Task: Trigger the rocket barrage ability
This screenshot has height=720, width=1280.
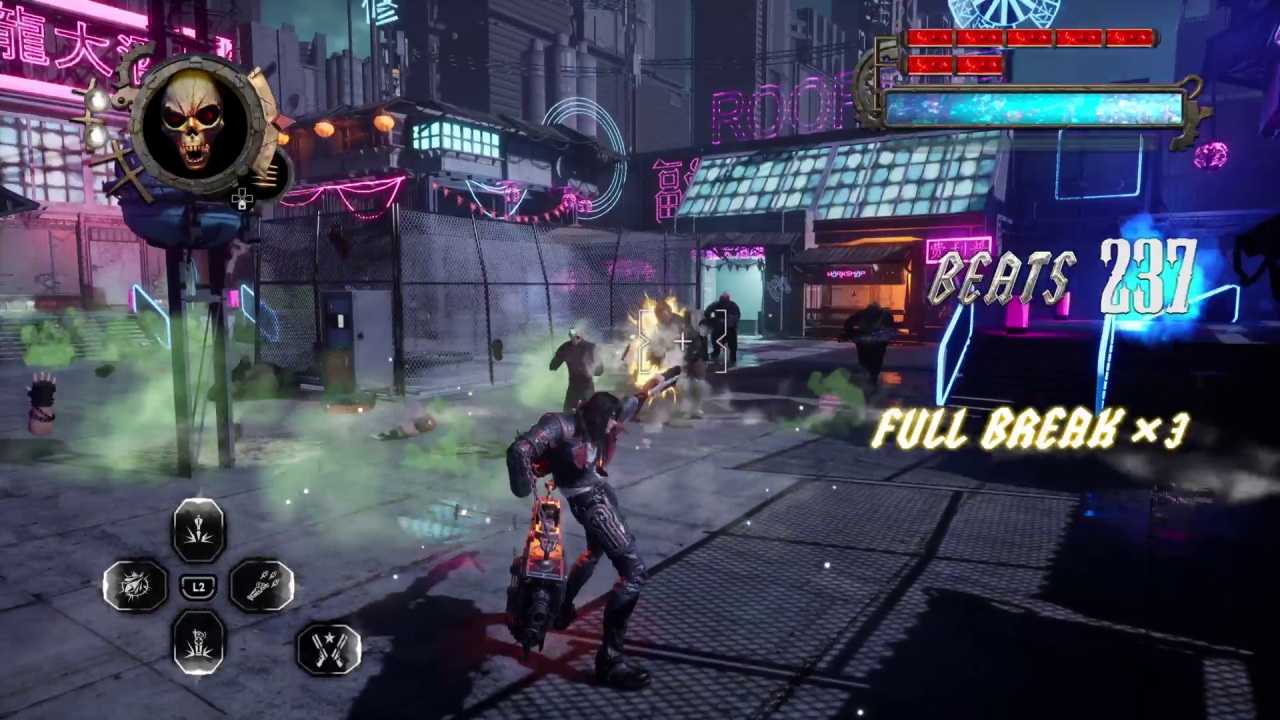Action: pyautogui.click(x=262, y=586)
